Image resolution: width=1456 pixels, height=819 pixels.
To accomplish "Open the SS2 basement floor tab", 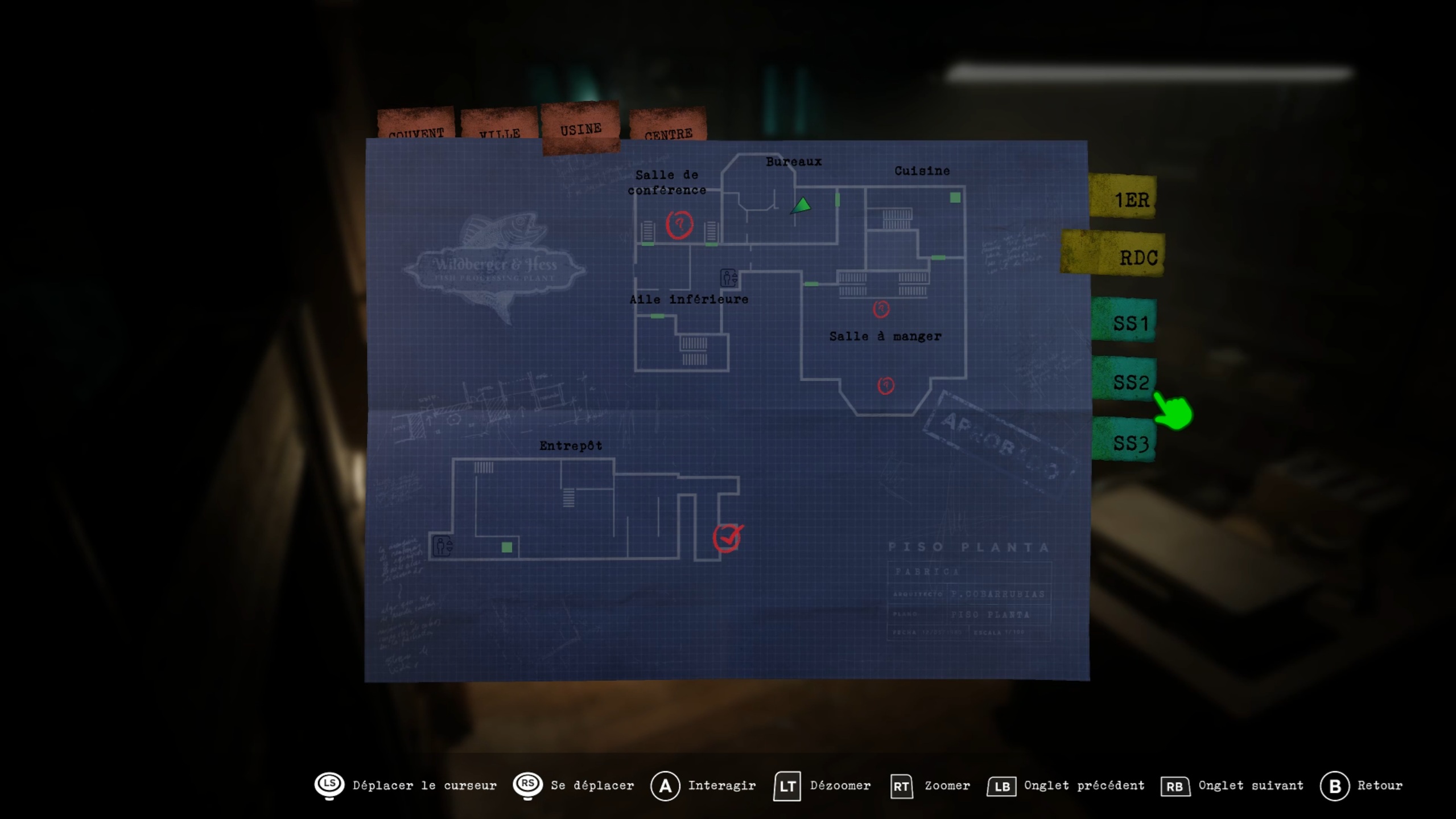I will click(1125, 380).
